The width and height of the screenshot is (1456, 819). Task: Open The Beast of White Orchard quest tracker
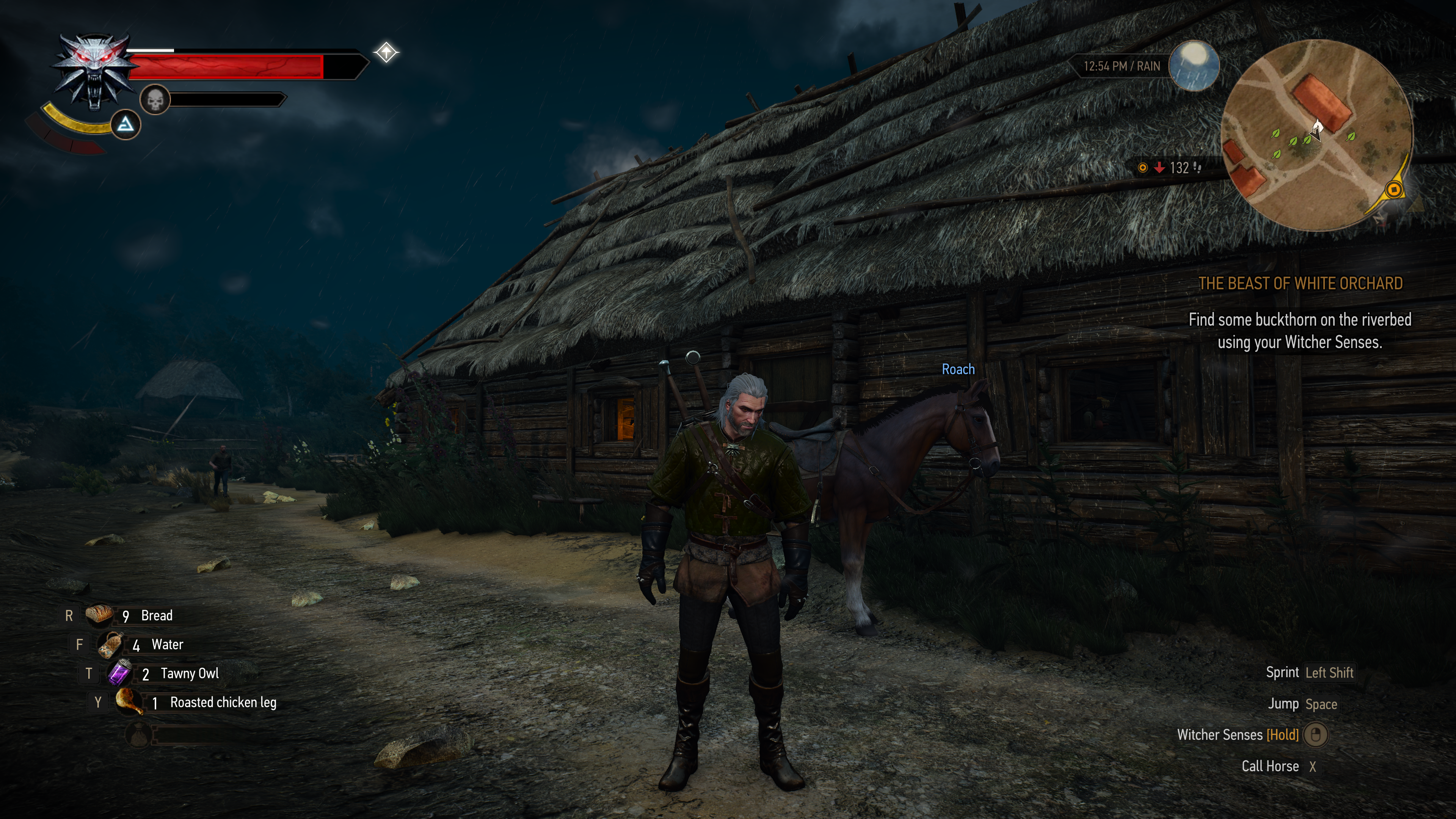click(x=1300, y=283)
